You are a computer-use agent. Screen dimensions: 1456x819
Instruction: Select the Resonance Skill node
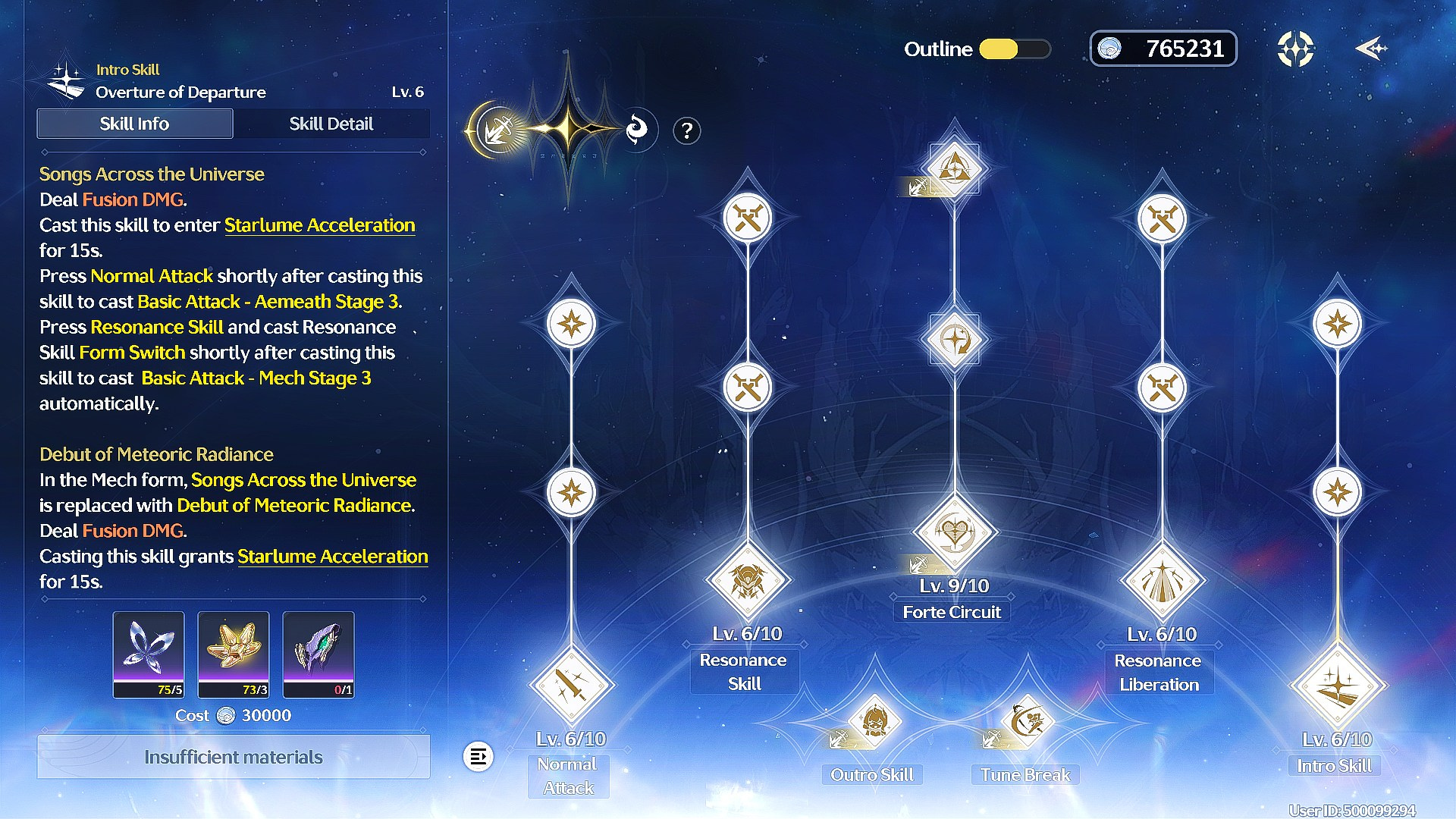748,581
